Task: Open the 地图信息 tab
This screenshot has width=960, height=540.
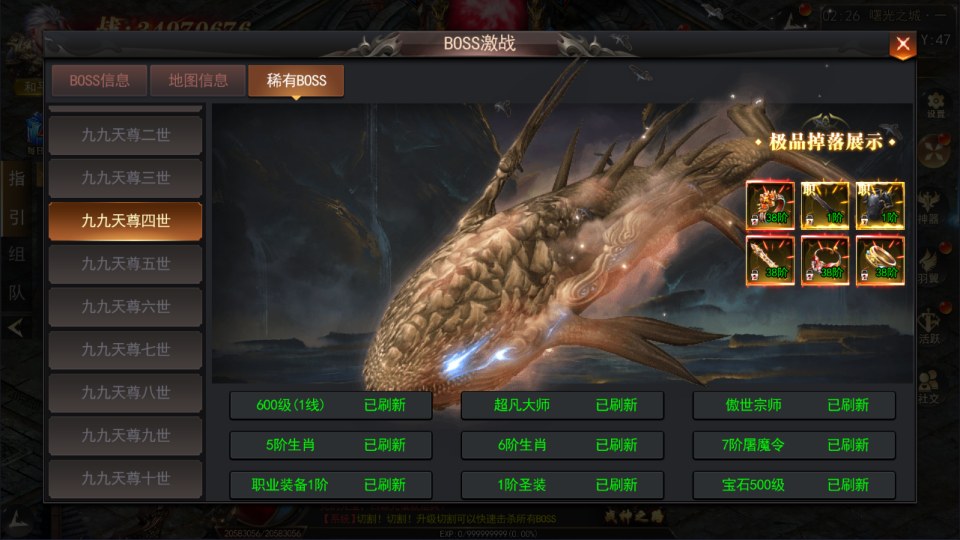Action: [x=198, y=81]
